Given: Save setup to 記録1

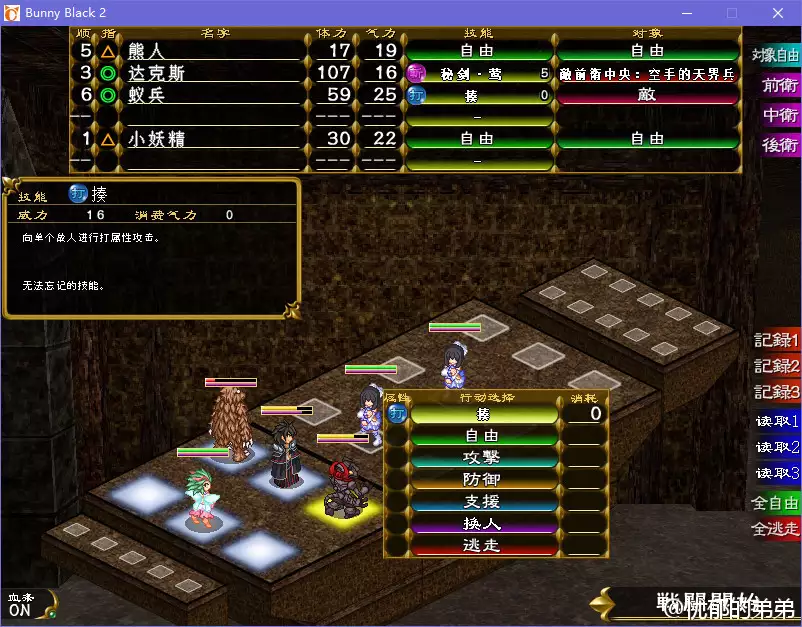Looking at the screenshot, I should (777, 341).
